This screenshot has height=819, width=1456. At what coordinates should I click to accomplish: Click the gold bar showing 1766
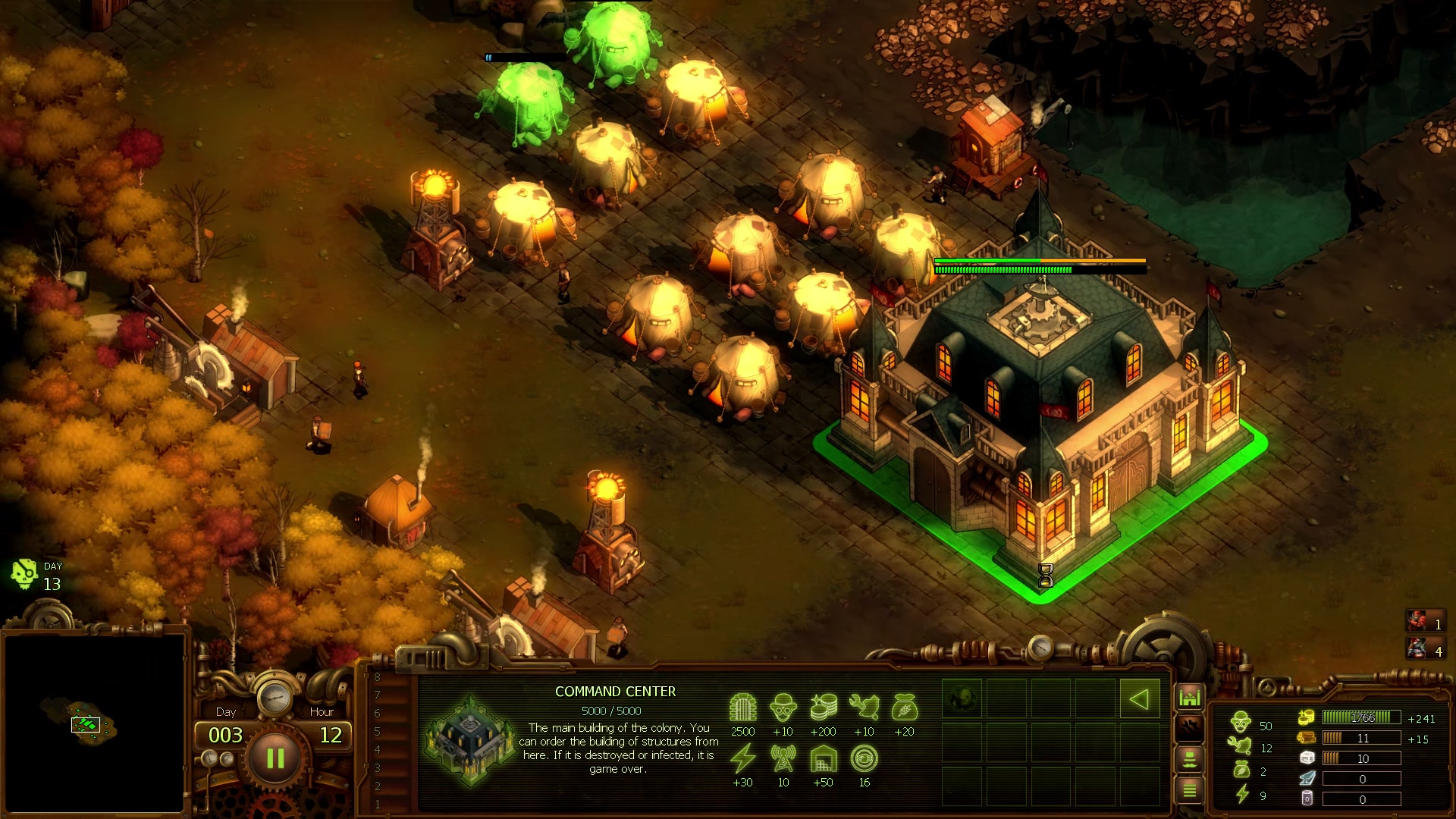click(x=1362, y=718)
